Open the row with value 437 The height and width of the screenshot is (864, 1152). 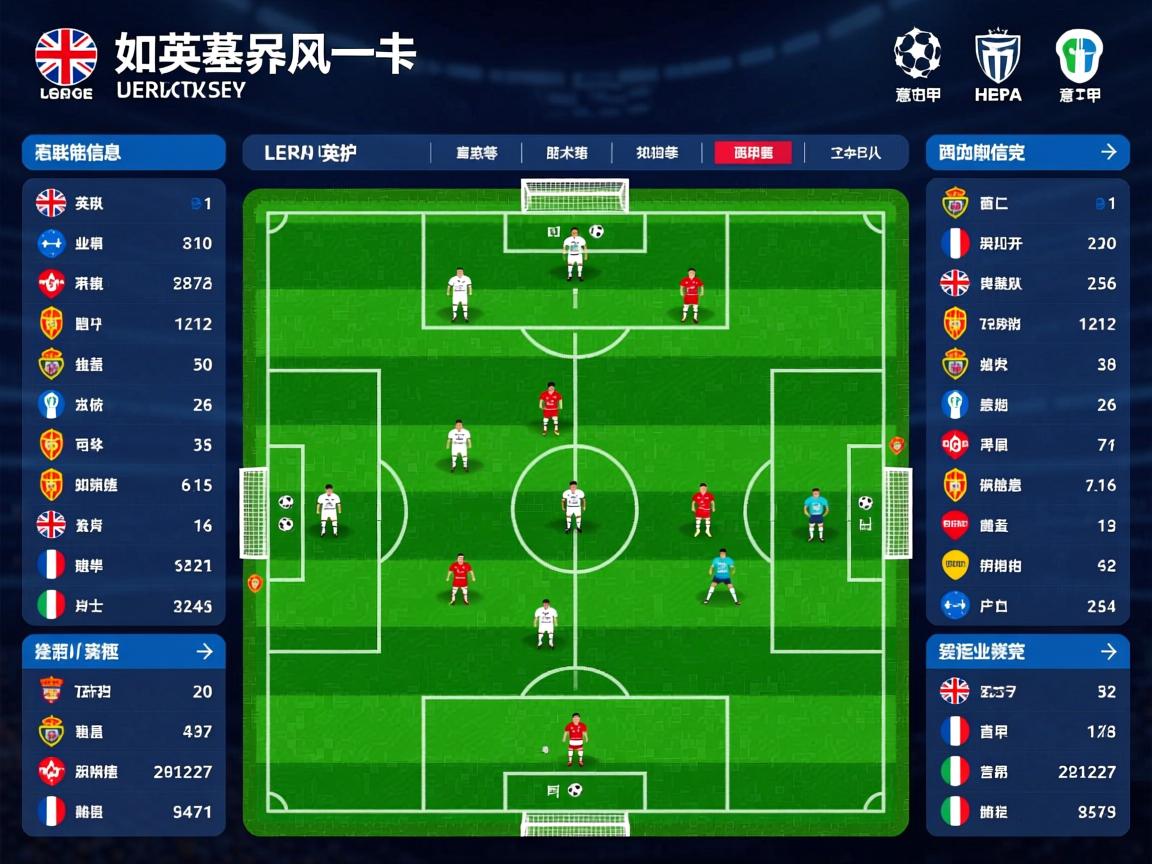tap(124, 732)
